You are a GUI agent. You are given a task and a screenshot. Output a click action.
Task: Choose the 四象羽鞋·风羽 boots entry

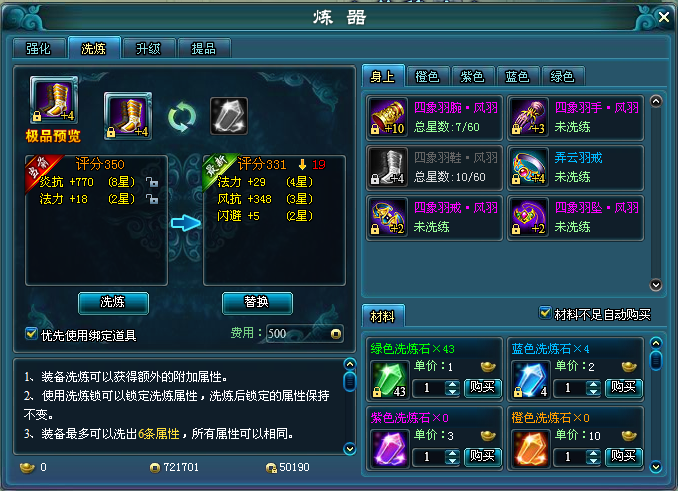[x=433, y=167]
